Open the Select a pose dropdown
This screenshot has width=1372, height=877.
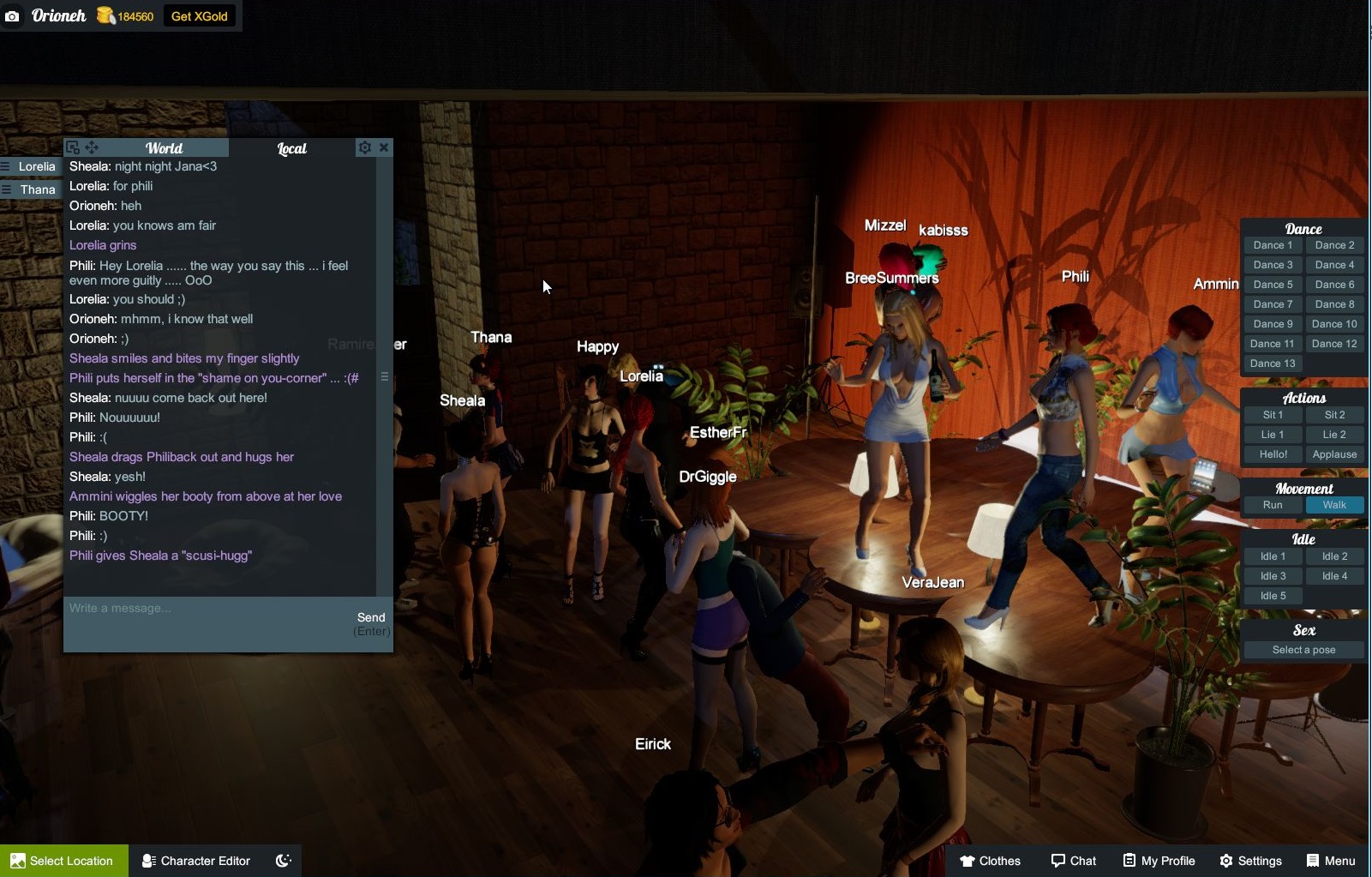(1303, 650)
